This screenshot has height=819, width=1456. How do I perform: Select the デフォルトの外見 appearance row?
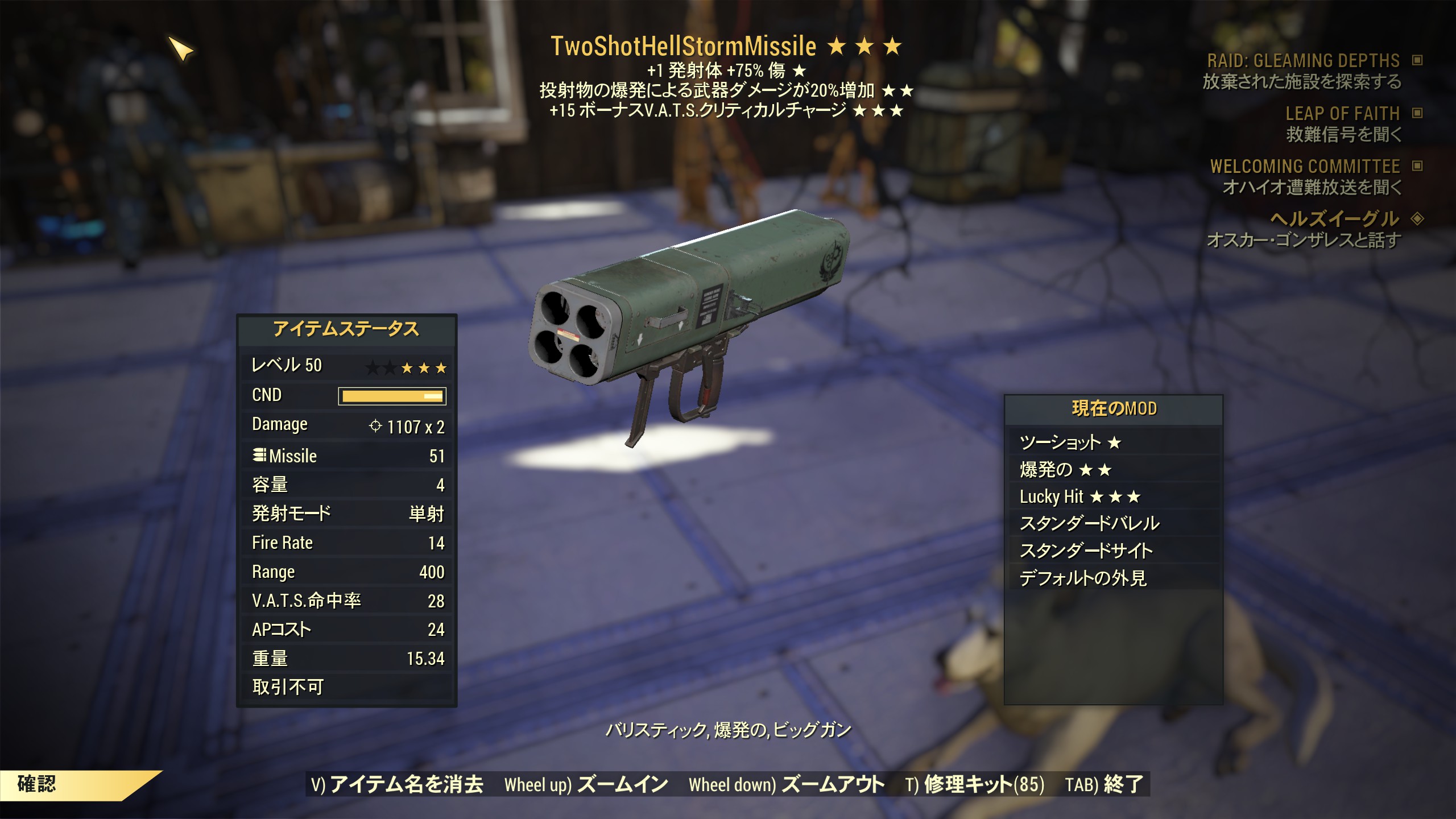1113,578
